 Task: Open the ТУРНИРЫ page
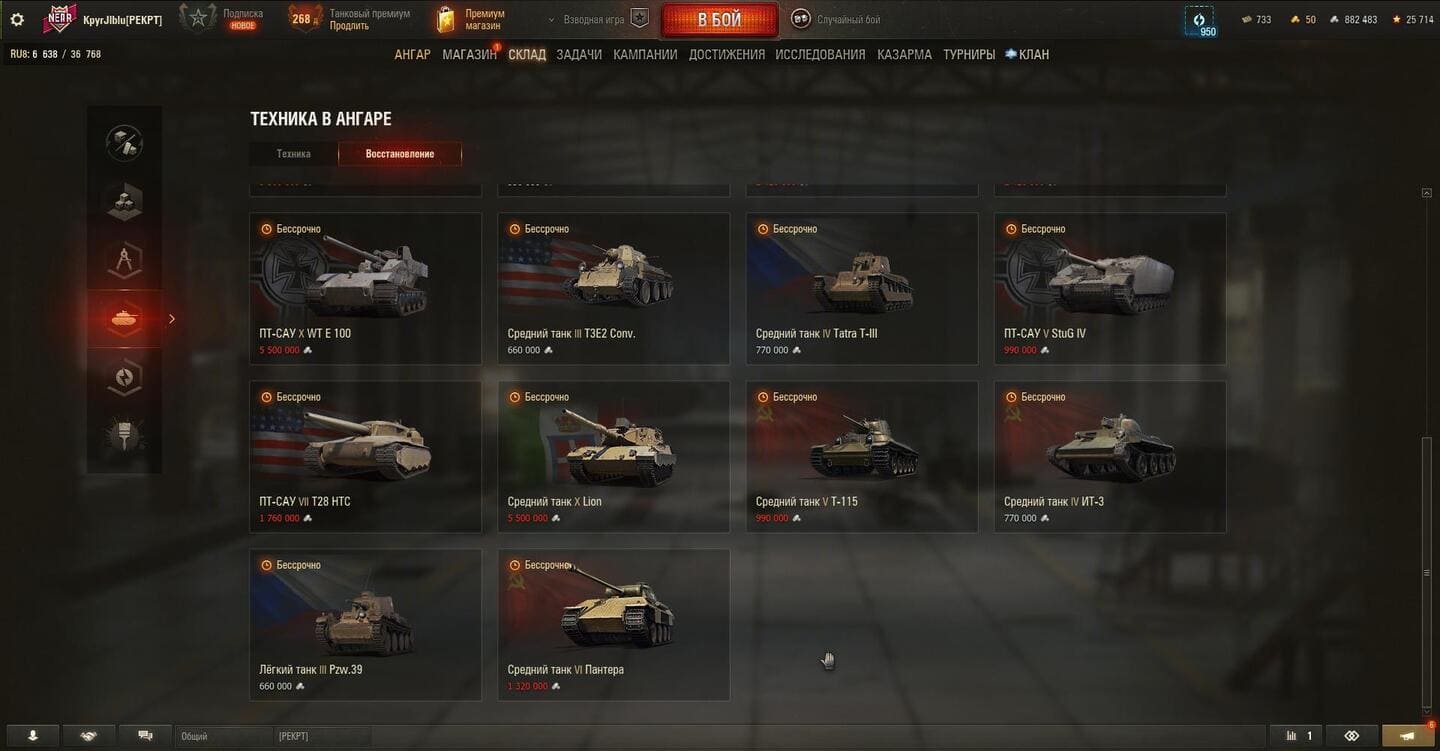(968, 55)
